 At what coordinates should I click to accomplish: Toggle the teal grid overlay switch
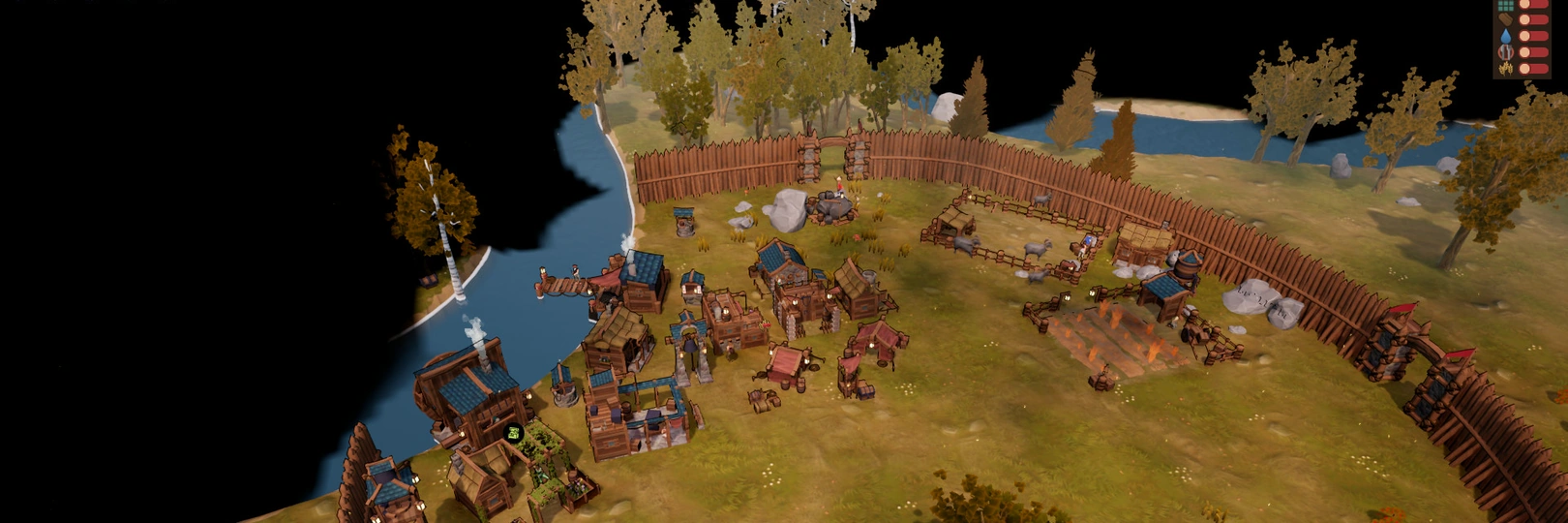click(1533, 5)
